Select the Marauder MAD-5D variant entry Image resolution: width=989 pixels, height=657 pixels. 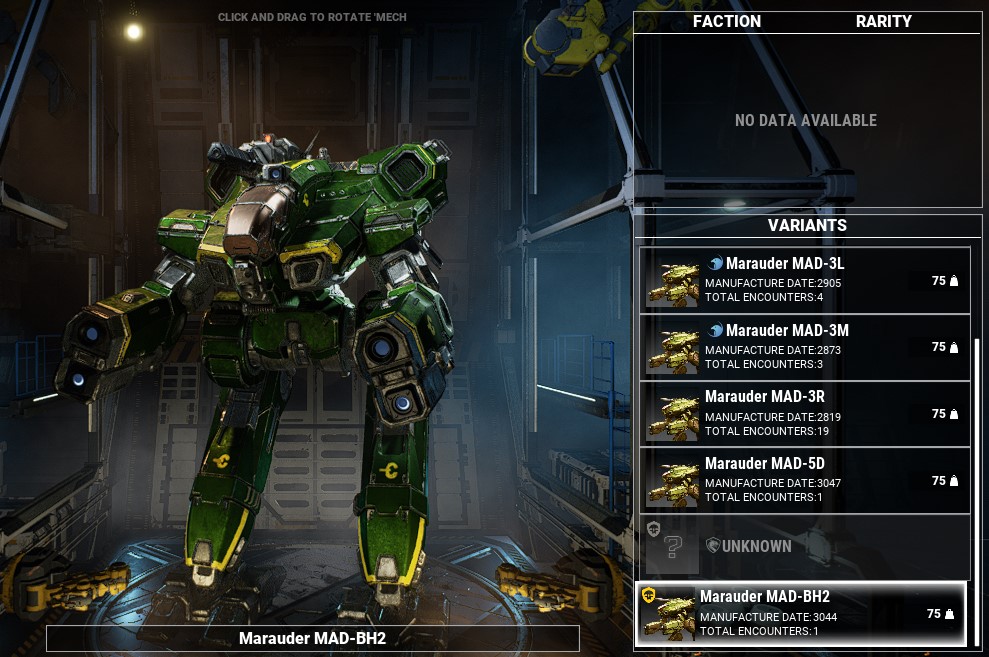tap(805, 480)
